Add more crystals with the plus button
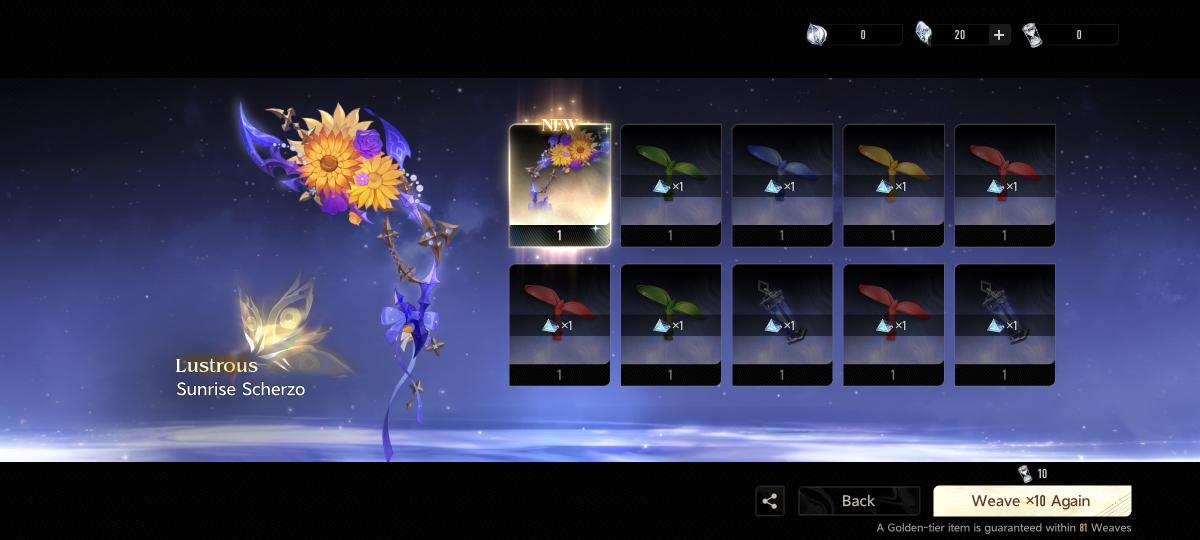The image size is (1200, 540). [998, 35]
